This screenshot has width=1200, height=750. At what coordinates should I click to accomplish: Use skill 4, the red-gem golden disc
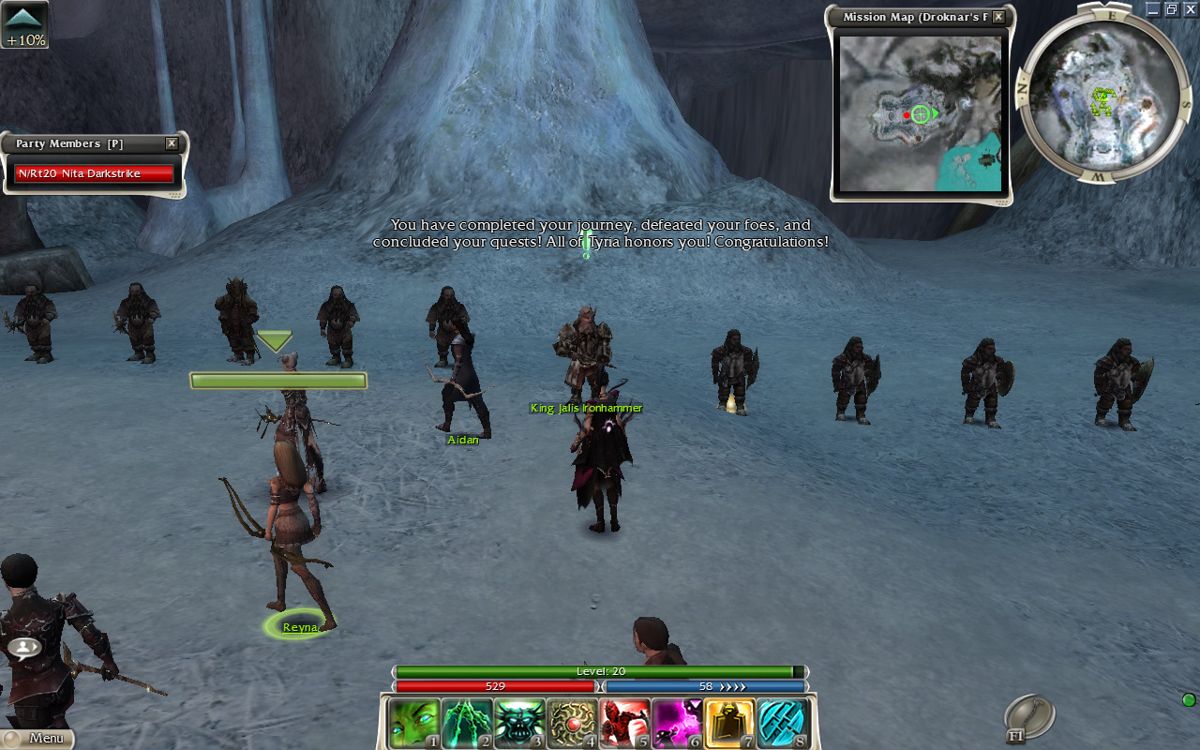click(x=573, y=723)
